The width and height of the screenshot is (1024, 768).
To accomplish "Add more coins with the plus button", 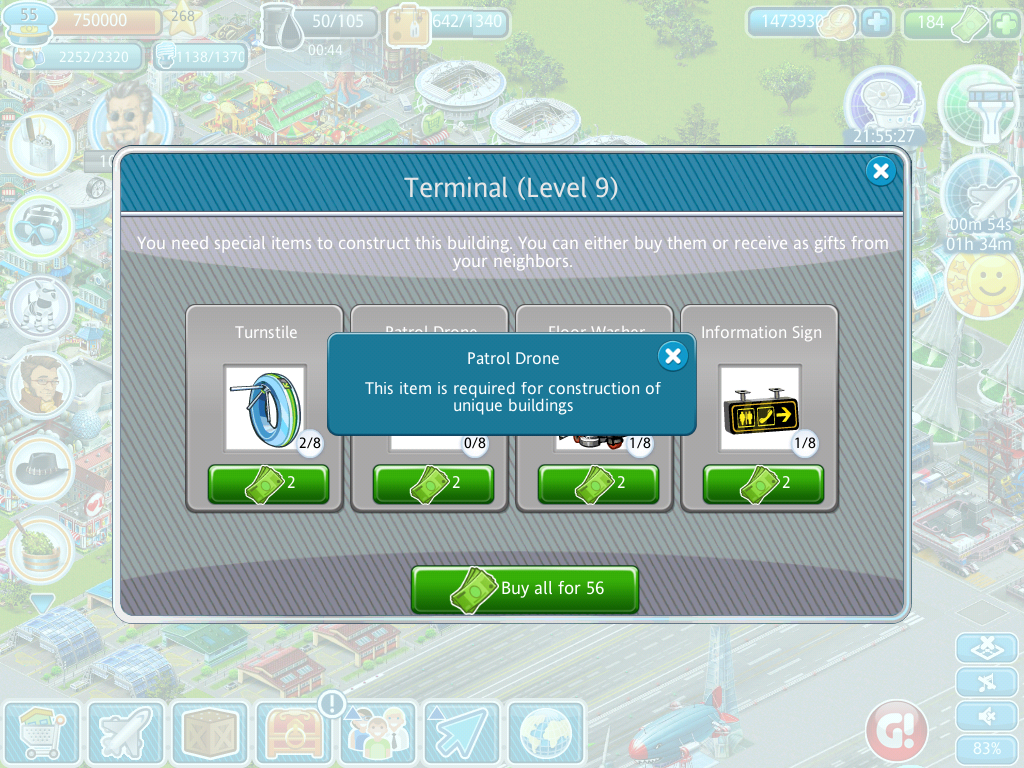I will point(876,23).
